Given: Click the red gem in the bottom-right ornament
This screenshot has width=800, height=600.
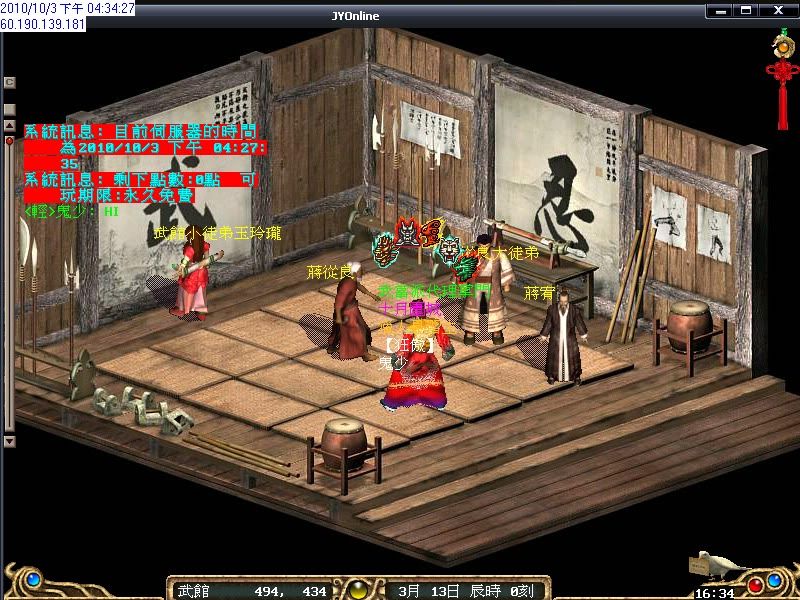Looking at the screenshot, I should (x=756, y=584).
